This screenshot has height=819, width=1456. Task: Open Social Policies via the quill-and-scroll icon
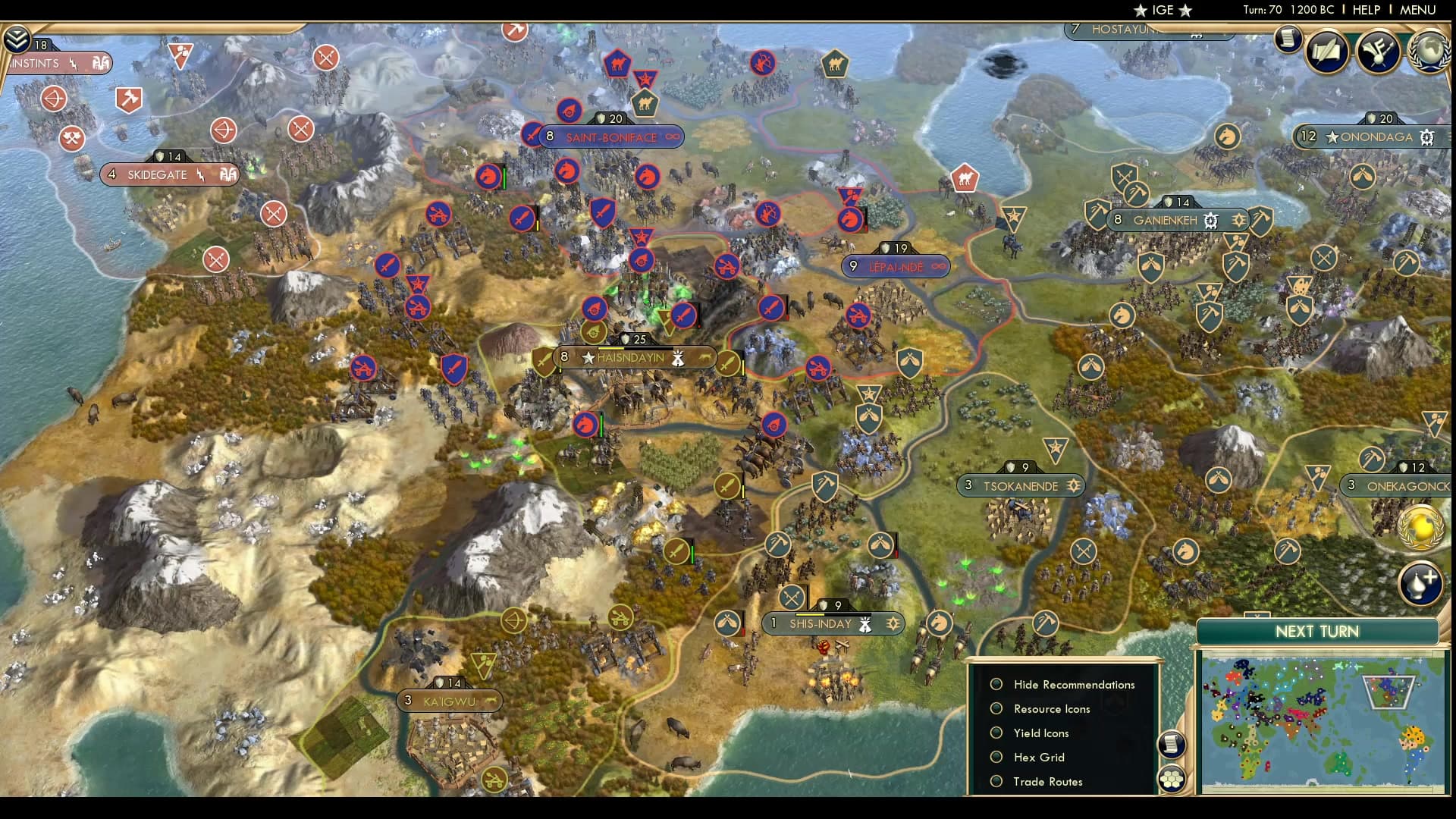(x=1327, y=52)
